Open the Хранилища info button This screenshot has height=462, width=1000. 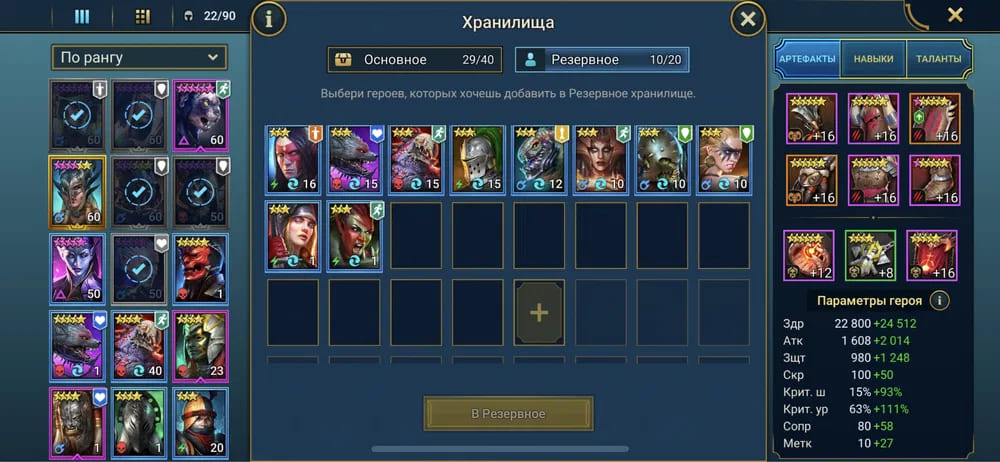pos(268,19)
